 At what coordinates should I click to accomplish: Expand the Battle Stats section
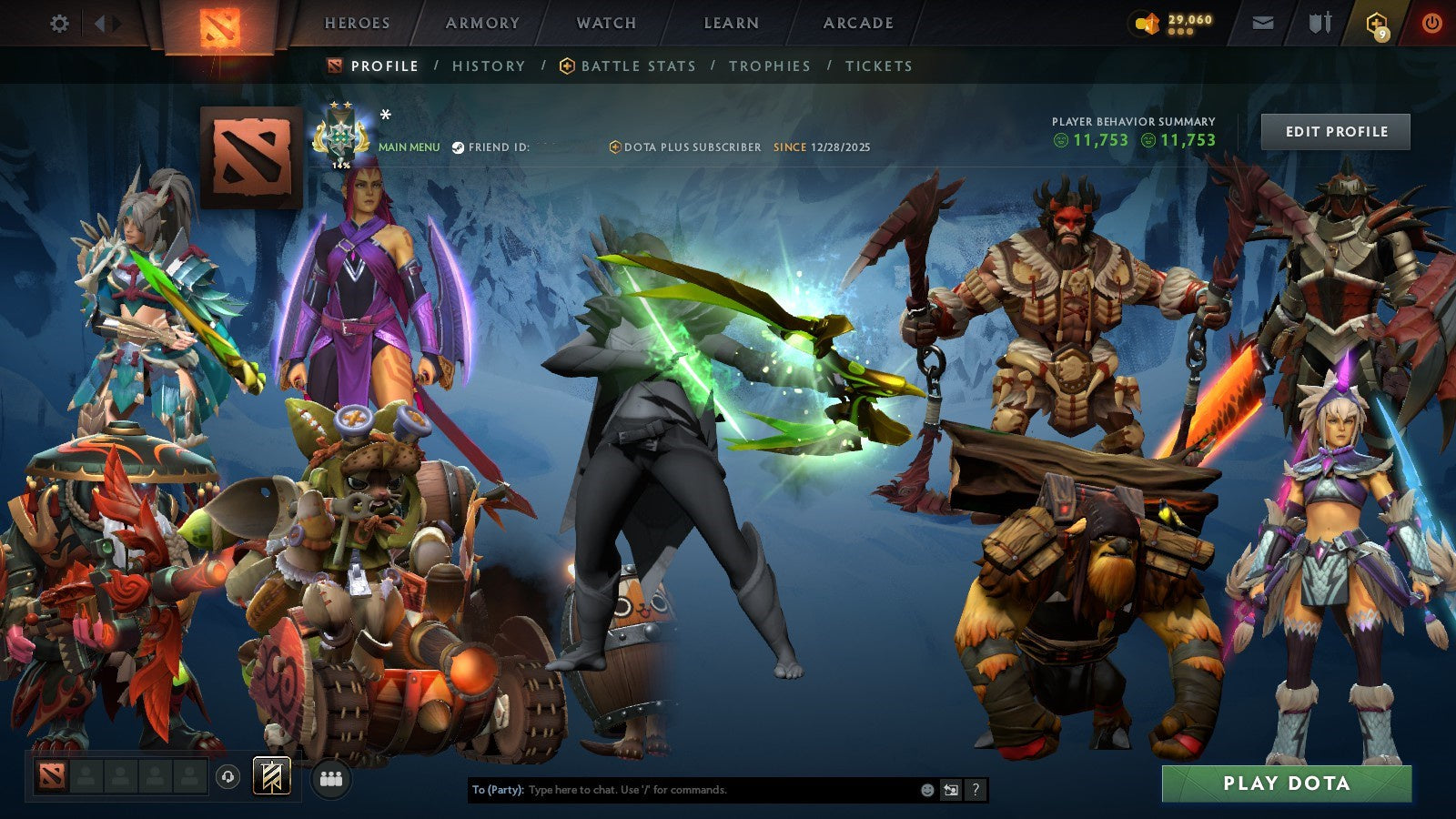638,66
